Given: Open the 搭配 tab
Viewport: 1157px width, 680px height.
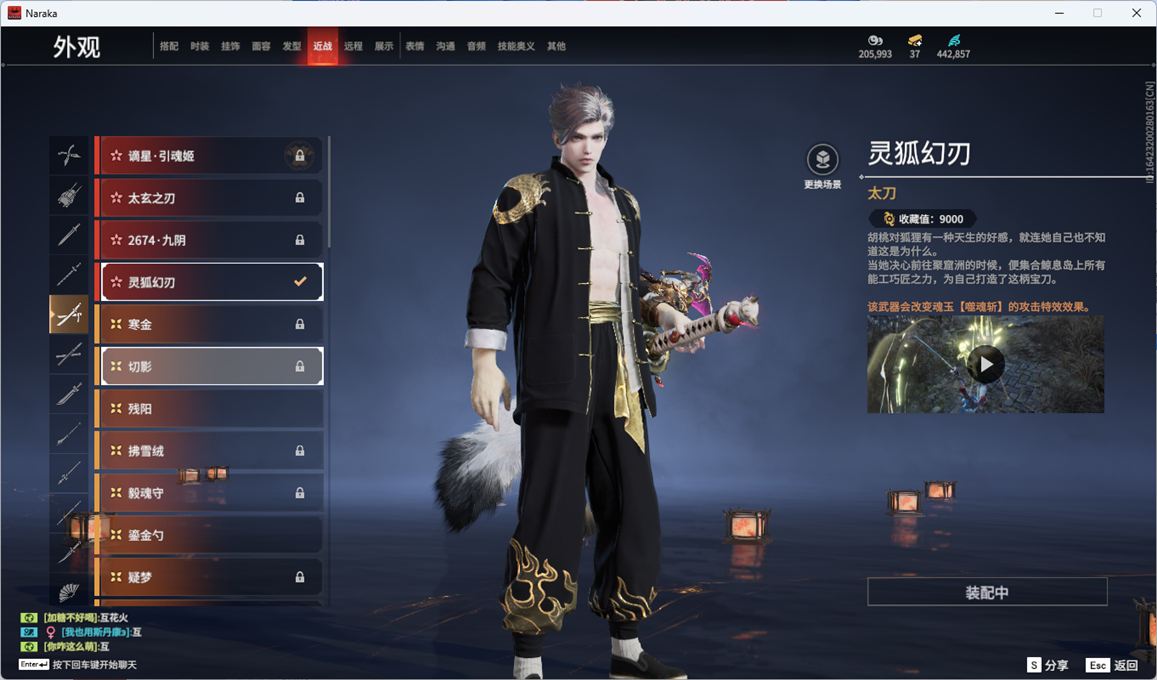Looking at the screenshot, I should (x=169, y=46).
